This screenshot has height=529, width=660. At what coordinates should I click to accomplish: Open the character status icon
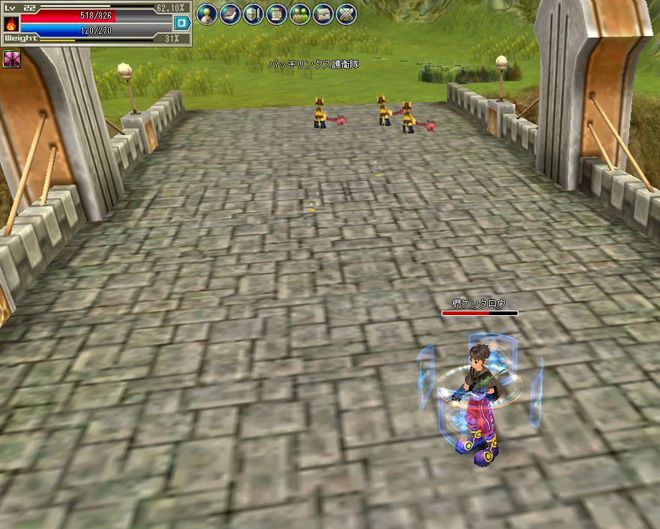207,14
